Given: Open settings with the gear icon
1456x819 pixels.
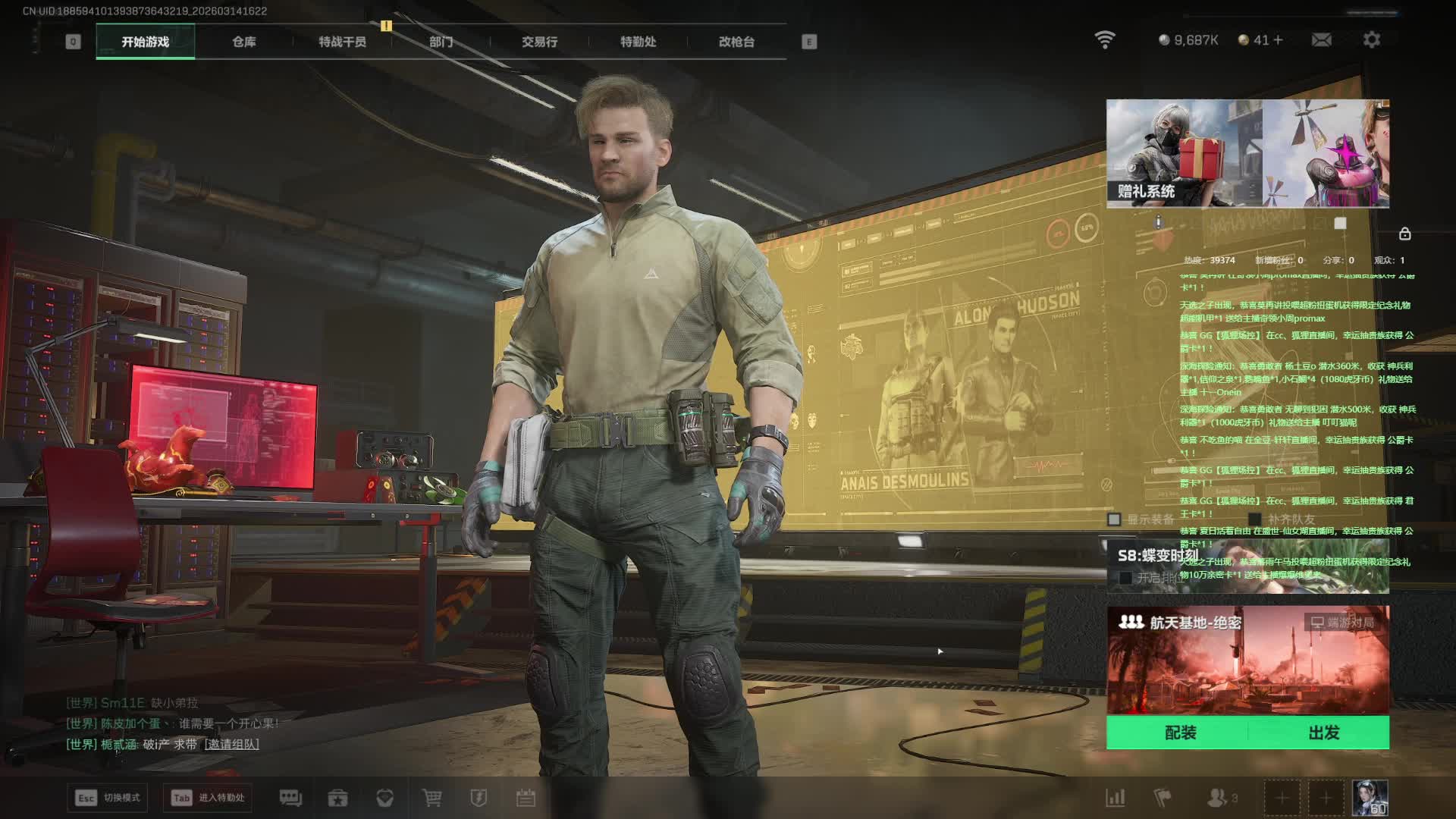Looking at the screenshot, I should tap(1371, 39).
